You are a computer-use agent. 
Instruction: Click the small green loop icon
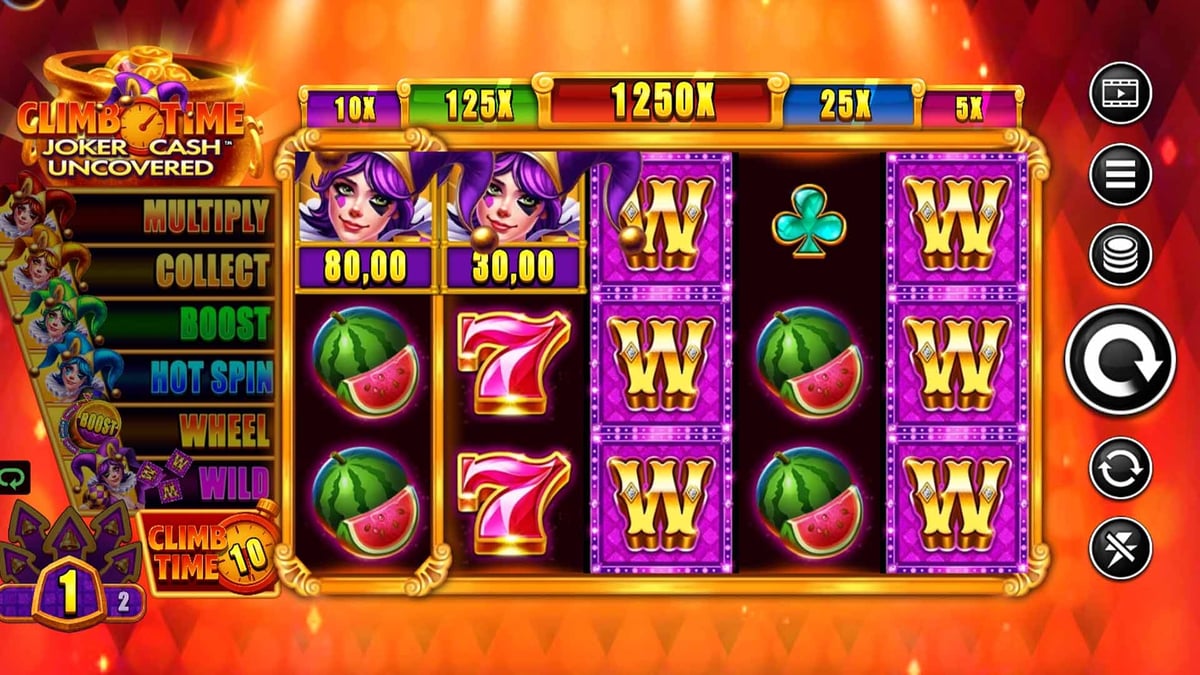[x=14, y=478]
